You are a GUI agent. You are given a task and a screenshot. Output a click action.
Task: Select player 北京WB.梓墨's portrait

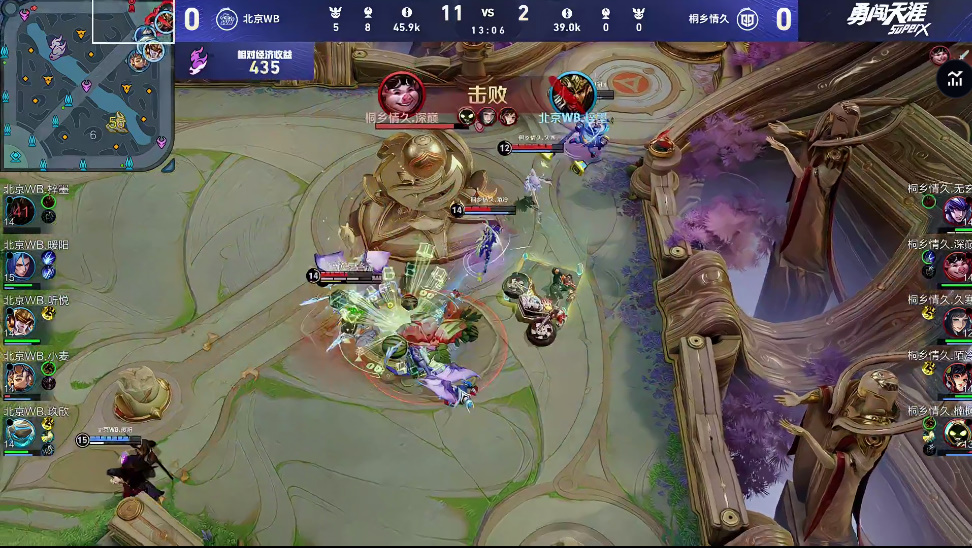click(22, 210)
